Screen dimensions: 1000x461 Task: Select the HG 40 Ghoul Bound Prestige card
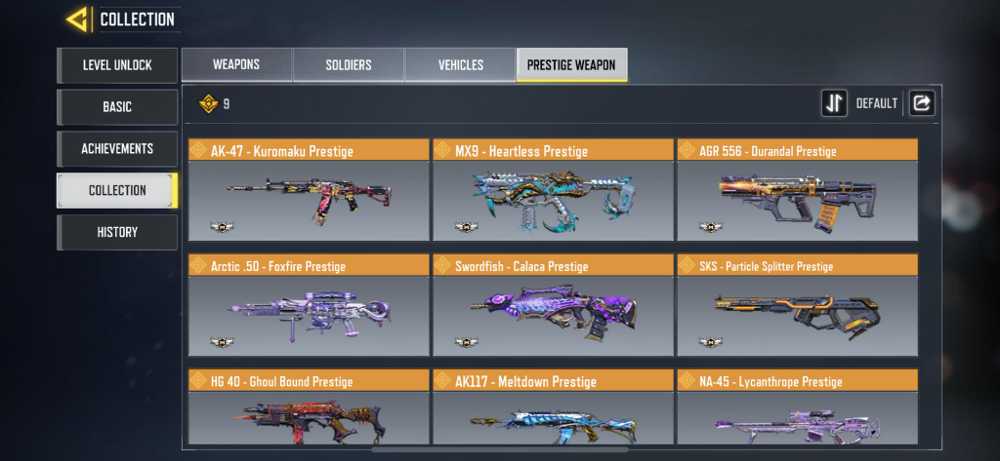pos(308,408)
